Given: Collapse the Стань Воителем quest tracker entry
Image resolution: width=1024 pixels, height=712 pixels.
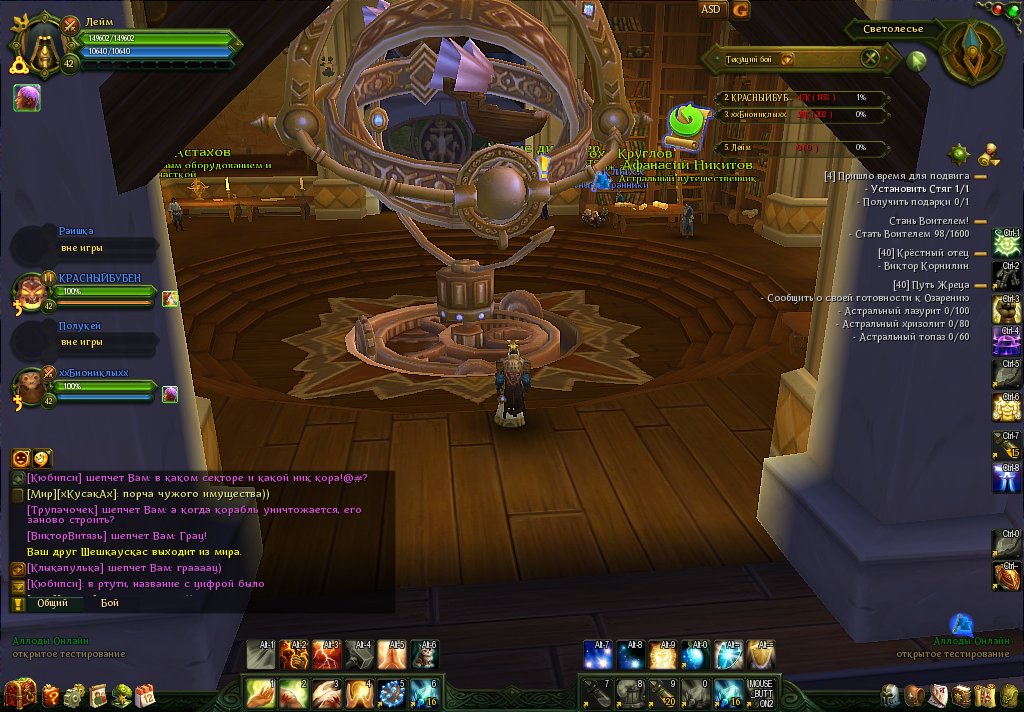Looking at the screenshot, I should point(981,221).
